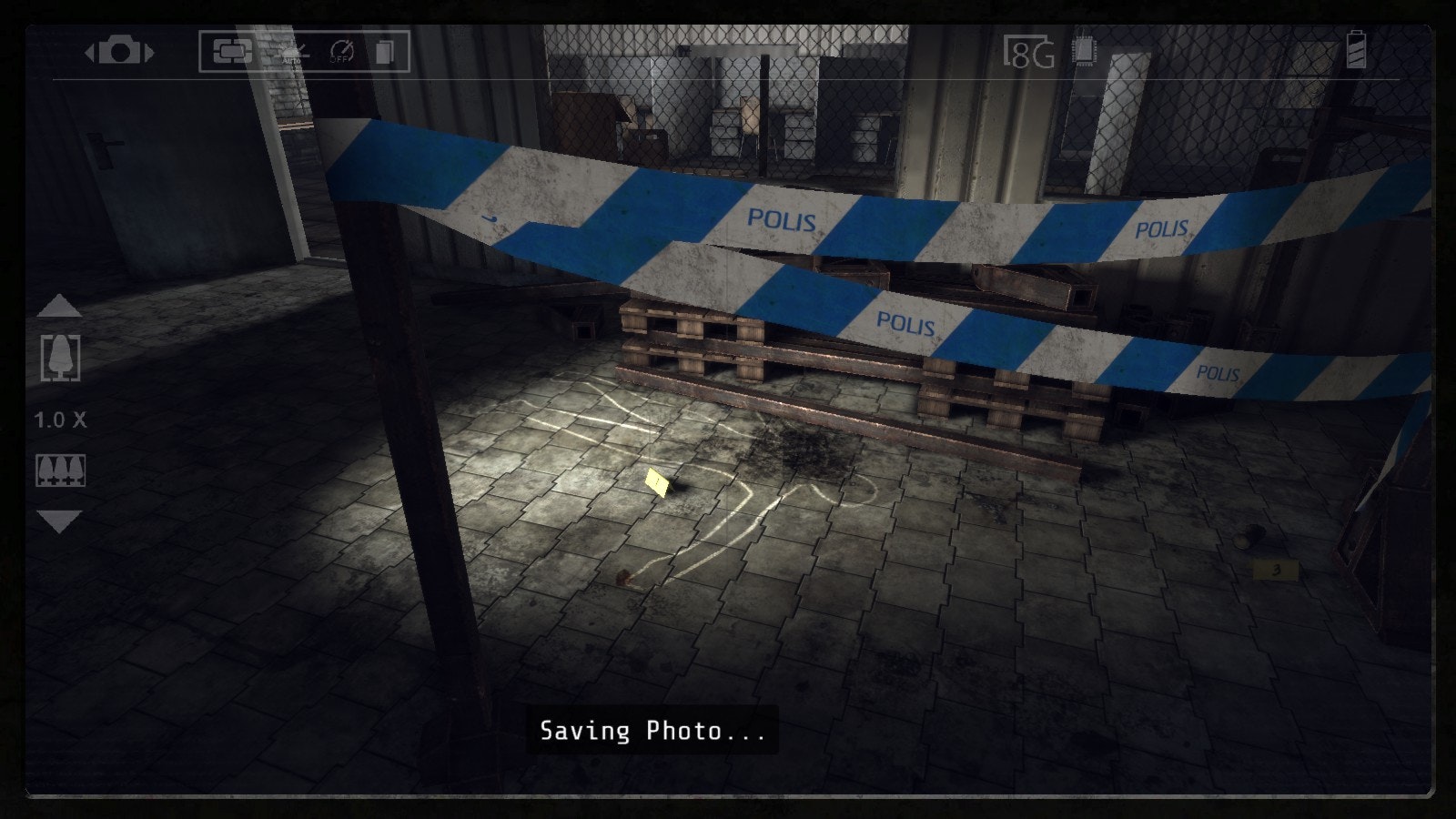This screenshot has width=1456, height=819.
Task: Select the single tree telephoto icon
Action: click(x=60, y=358)
